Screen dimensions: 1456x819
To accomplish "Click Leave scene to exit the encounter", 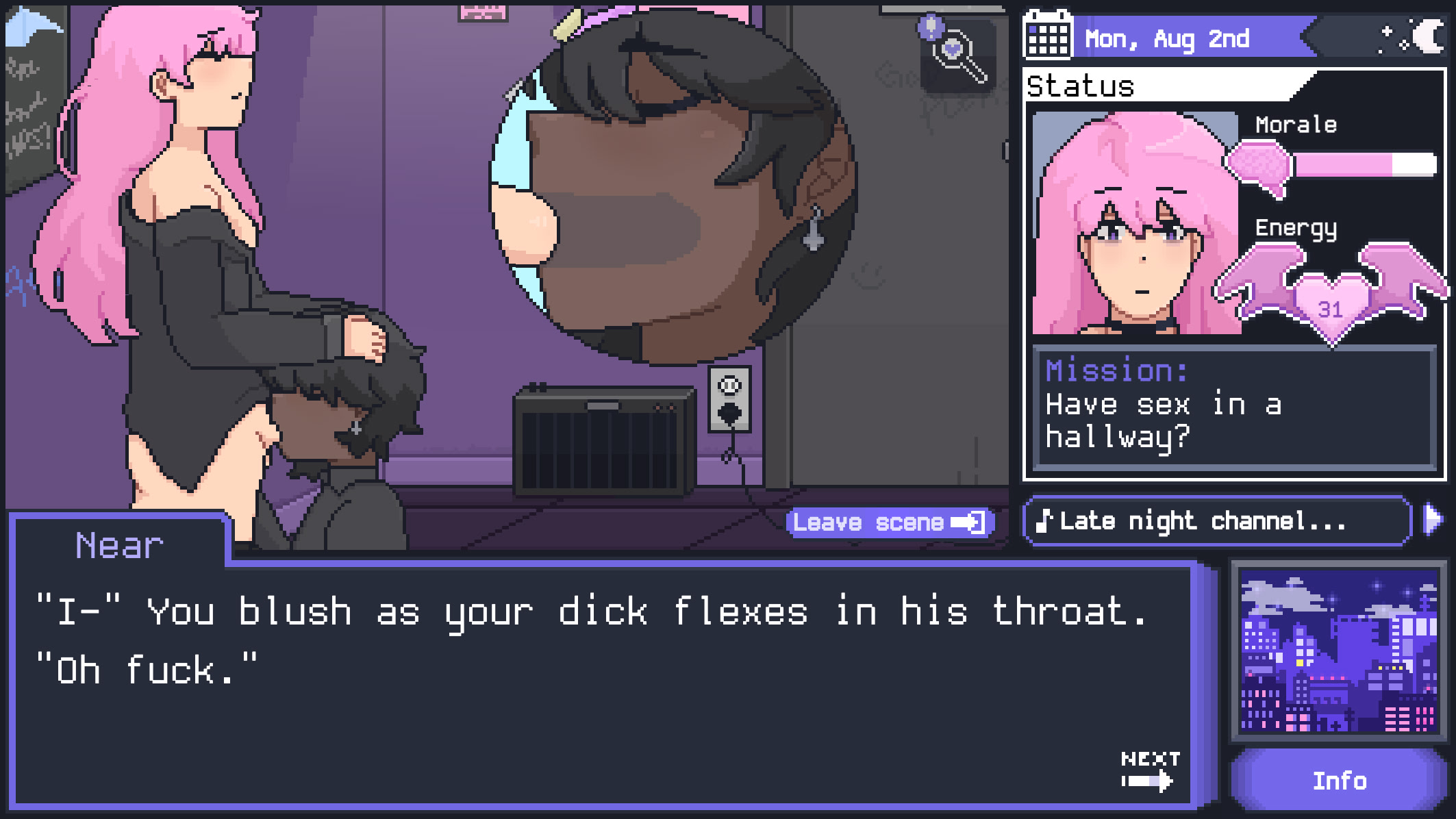I will pos(887,522).
